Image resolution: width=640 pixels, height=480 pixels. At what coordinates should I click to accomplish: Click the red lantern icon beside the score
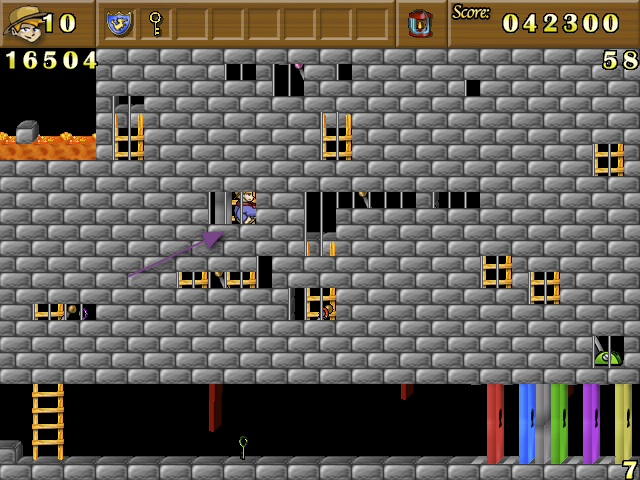pyautogui.click(x=420, y=22)
